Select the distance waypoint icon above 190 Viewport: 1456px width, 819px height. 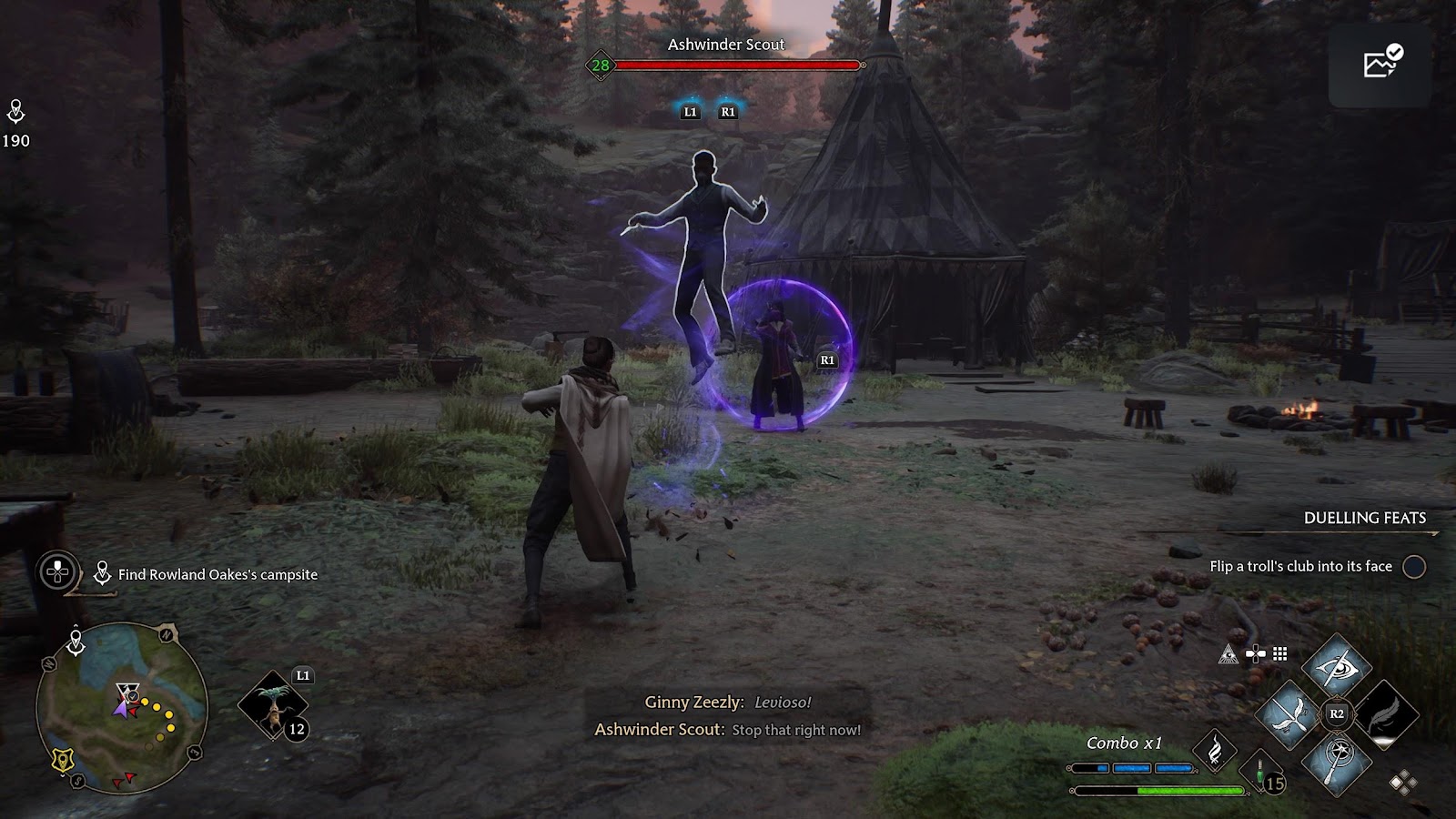click(x=15, y=112)
